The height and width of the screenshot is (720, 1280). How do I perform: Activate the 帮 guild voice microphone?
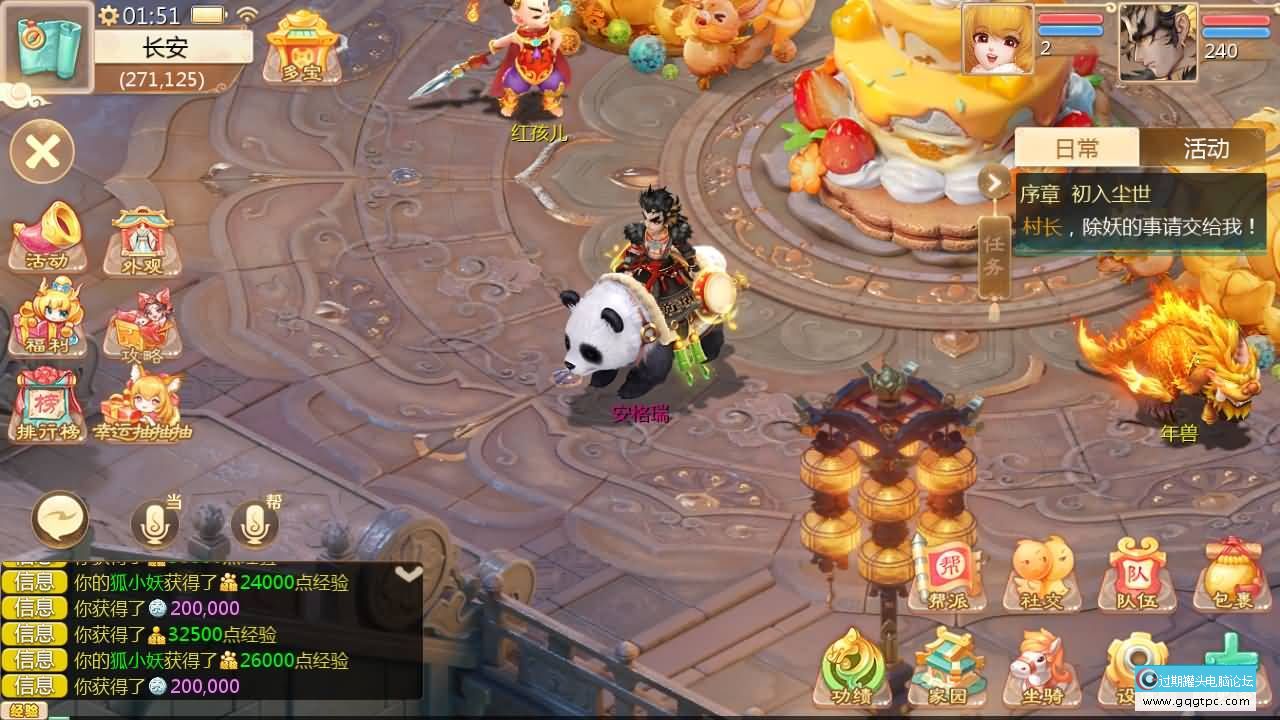(x=254, y=523)
